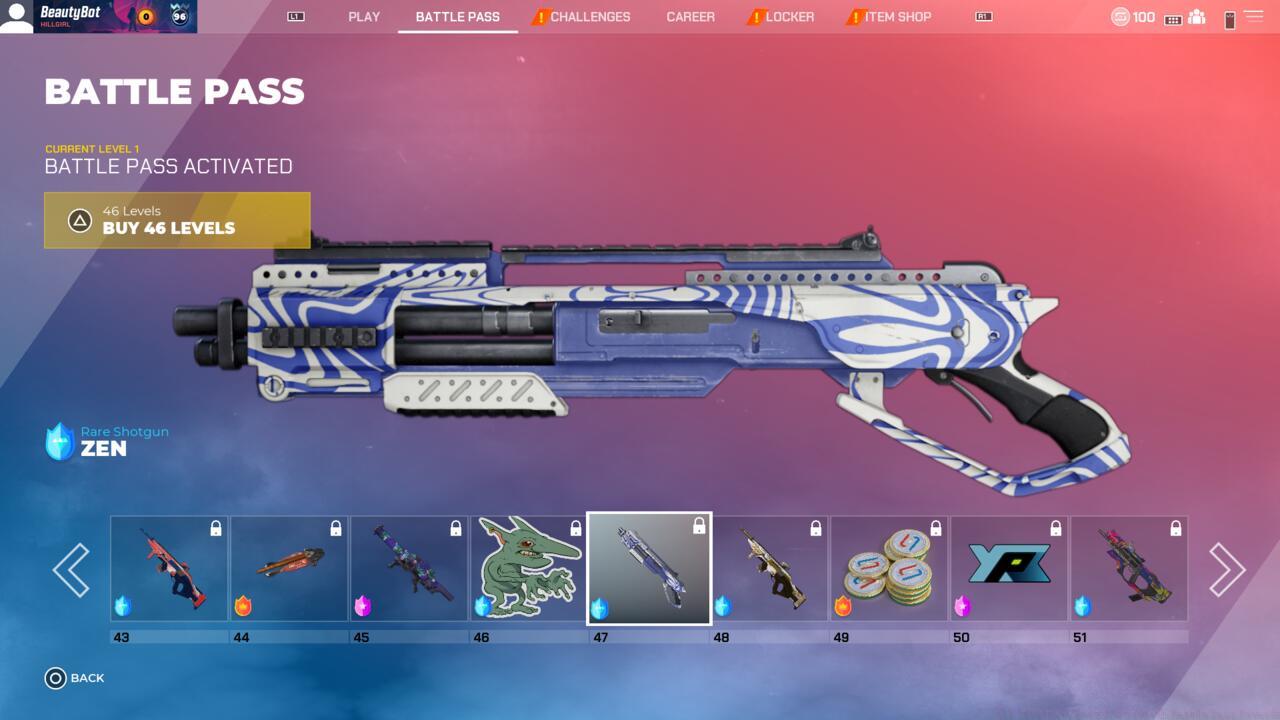Switch to the Play tab
This screenshot has width=1280, height=720.
364,17
